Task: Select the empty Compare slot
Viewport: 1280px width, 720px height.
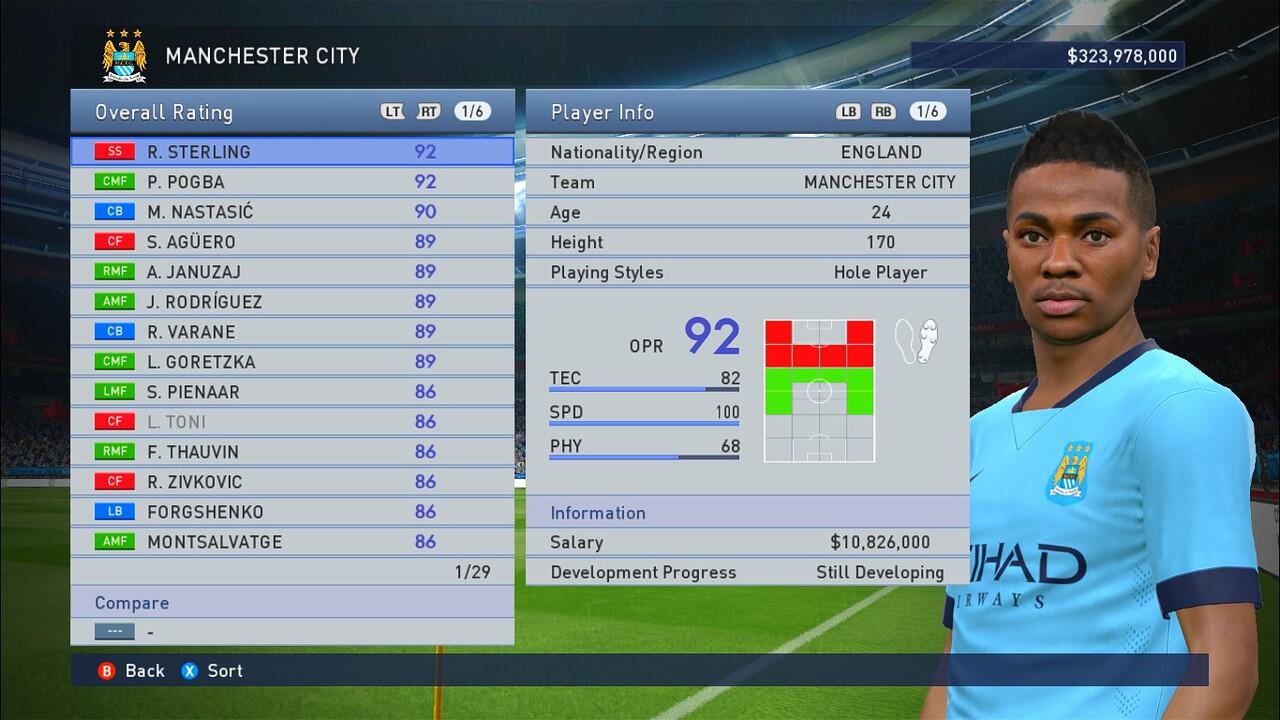Action: click(292, 632)
